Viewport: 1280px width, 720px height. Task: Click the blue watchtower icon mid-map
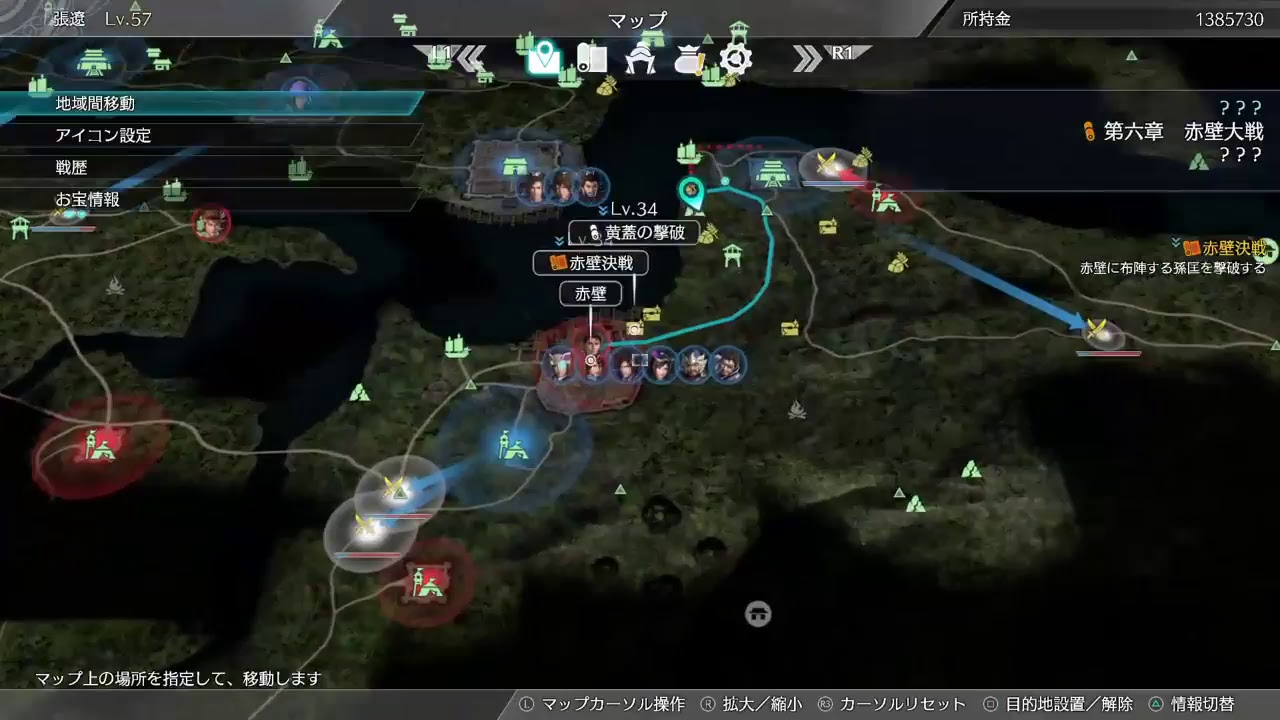(512, 445)
